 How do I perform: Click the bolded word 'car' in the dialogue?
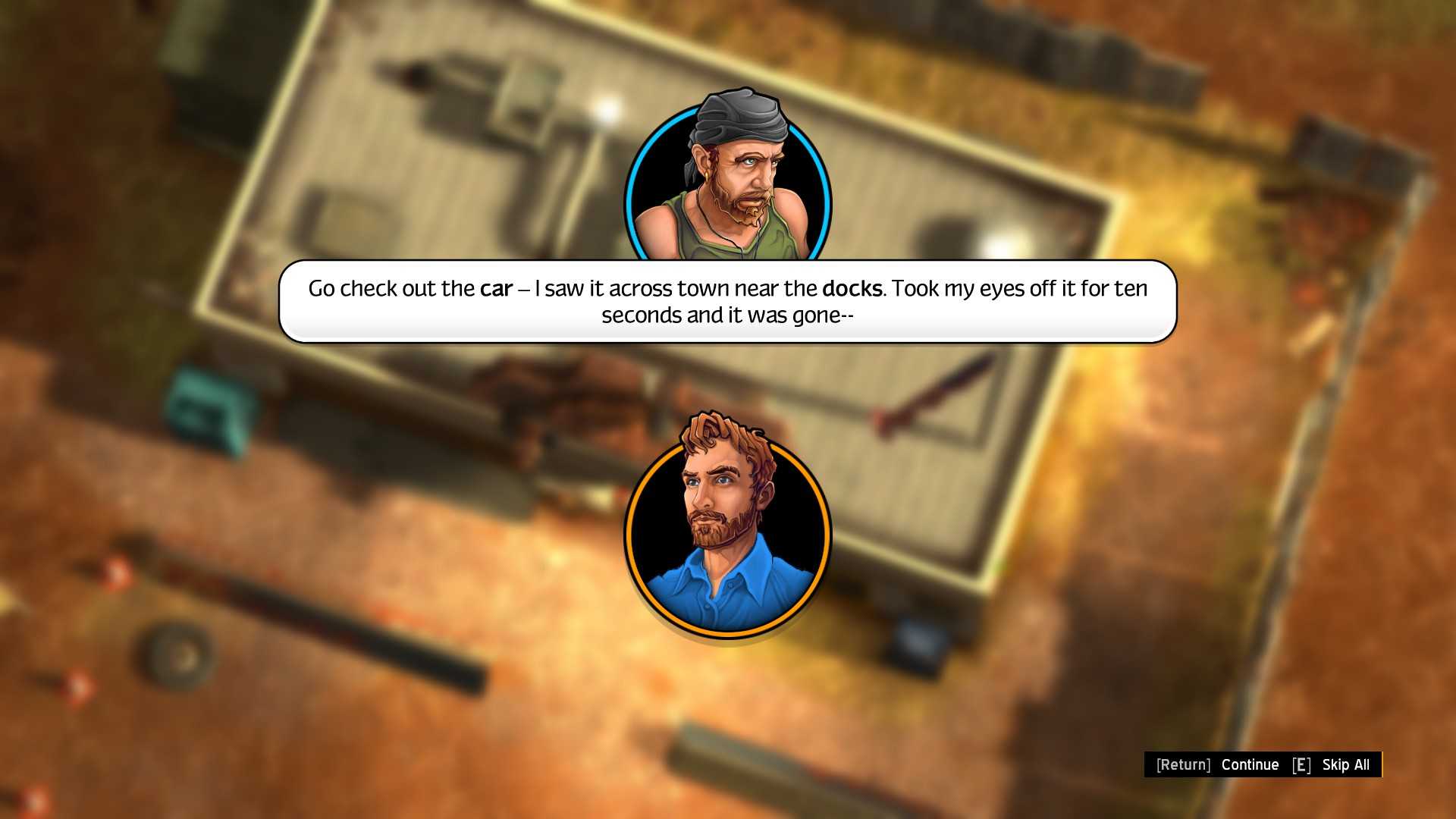497,289
